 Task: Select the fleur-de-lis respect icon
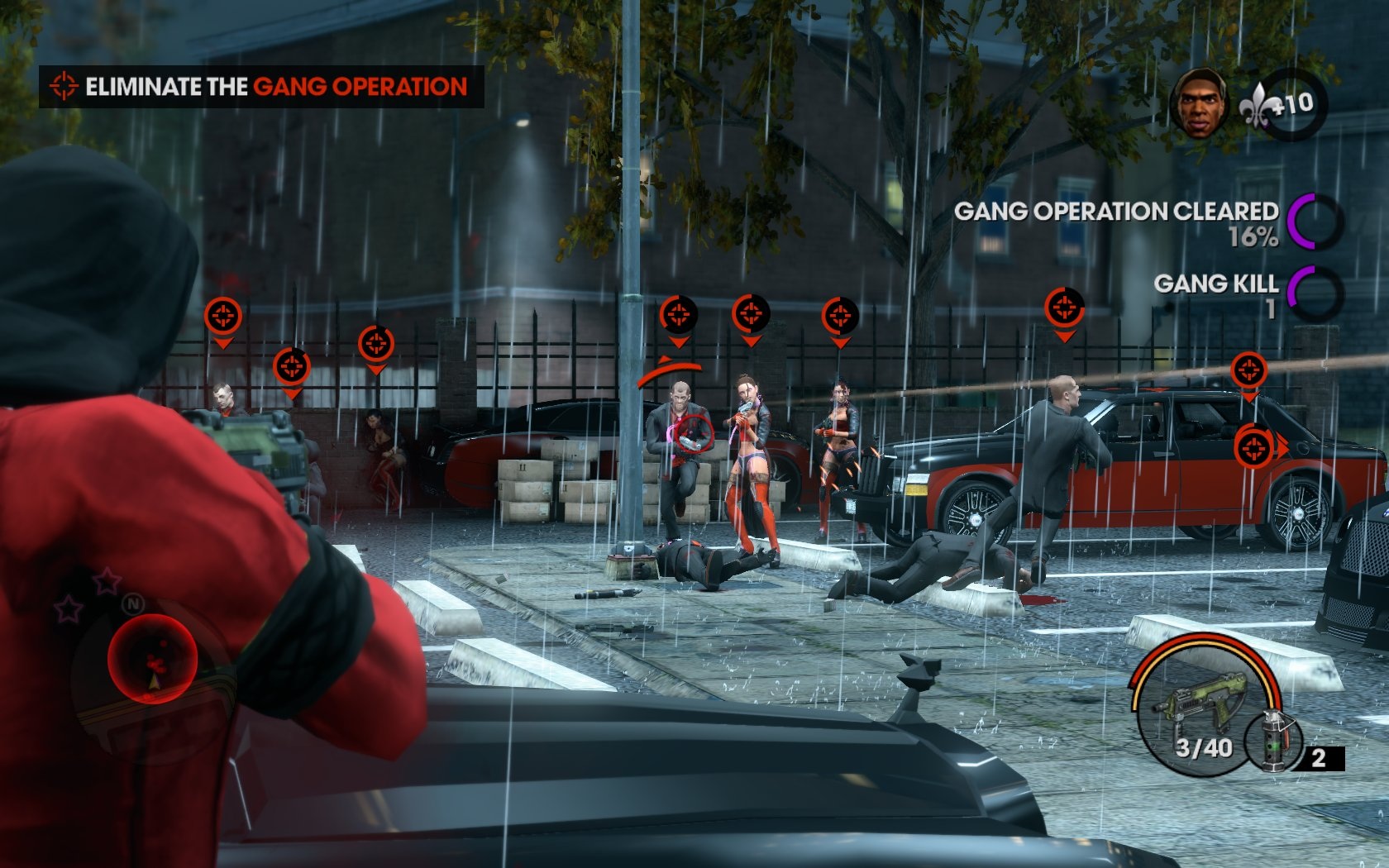pos(1256,106)
